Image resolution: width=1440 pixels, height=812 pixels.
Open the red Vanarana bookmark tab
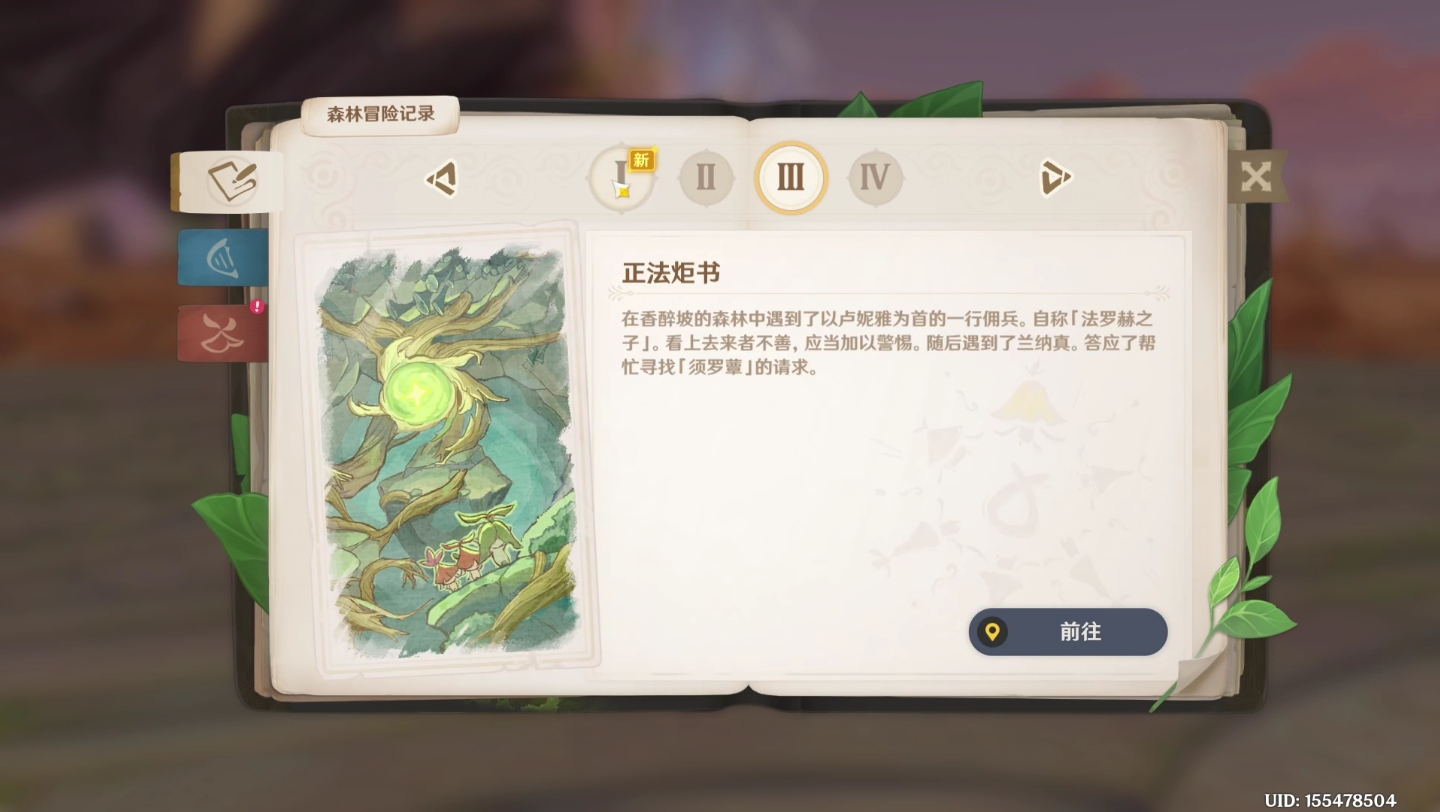222,334
